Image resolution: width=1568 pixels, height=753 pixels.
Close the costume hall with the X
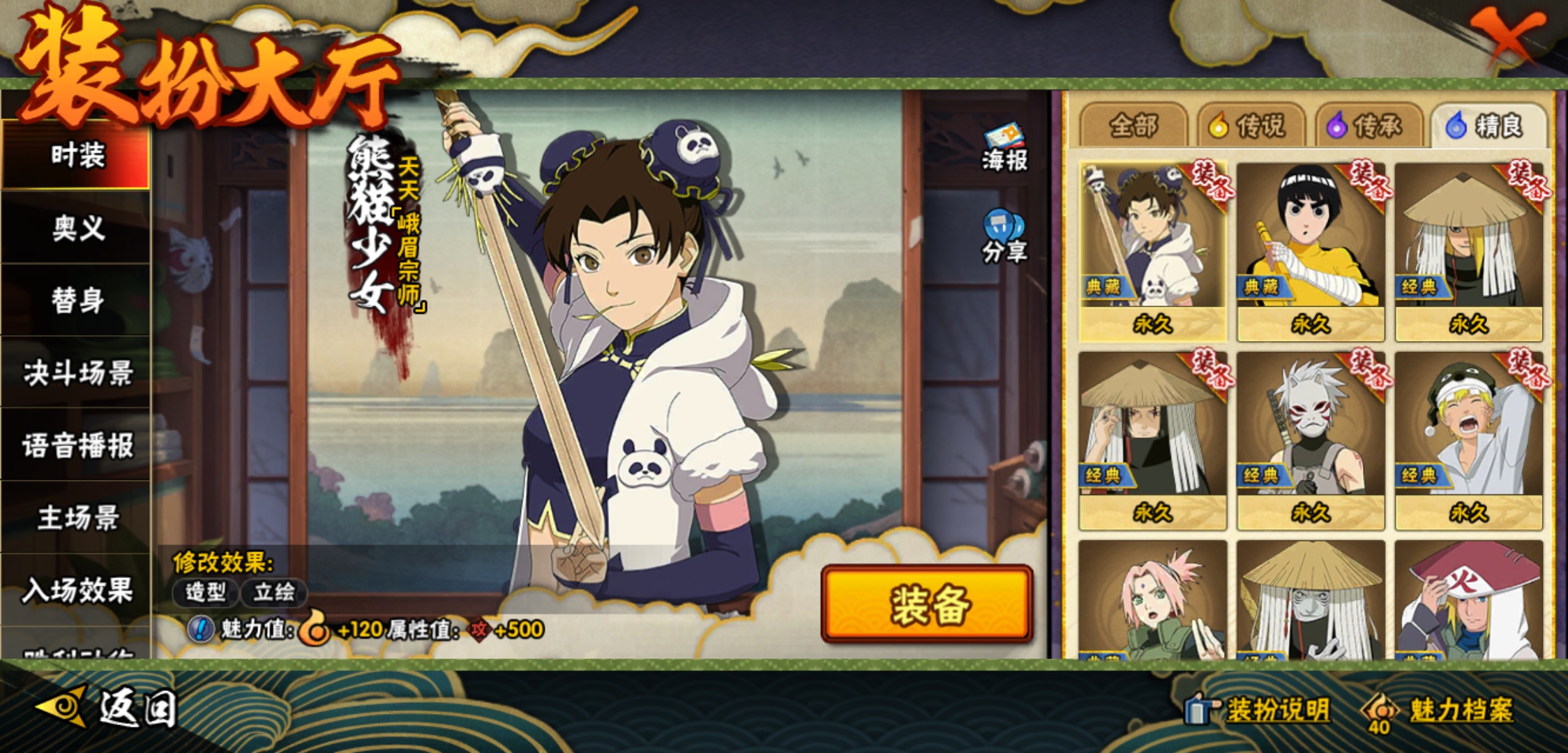coord(1506,36)
